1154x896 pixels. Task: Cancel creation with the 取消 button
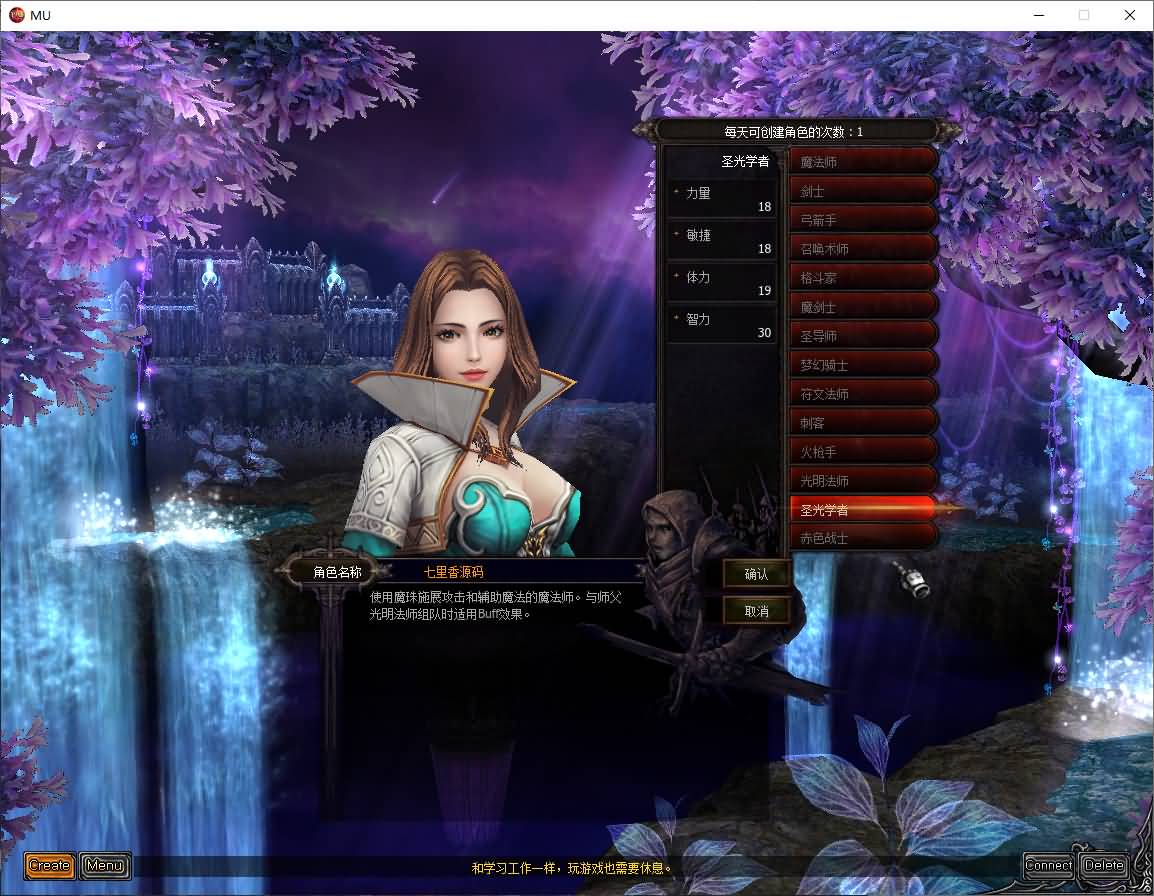(x=757, y=611)
